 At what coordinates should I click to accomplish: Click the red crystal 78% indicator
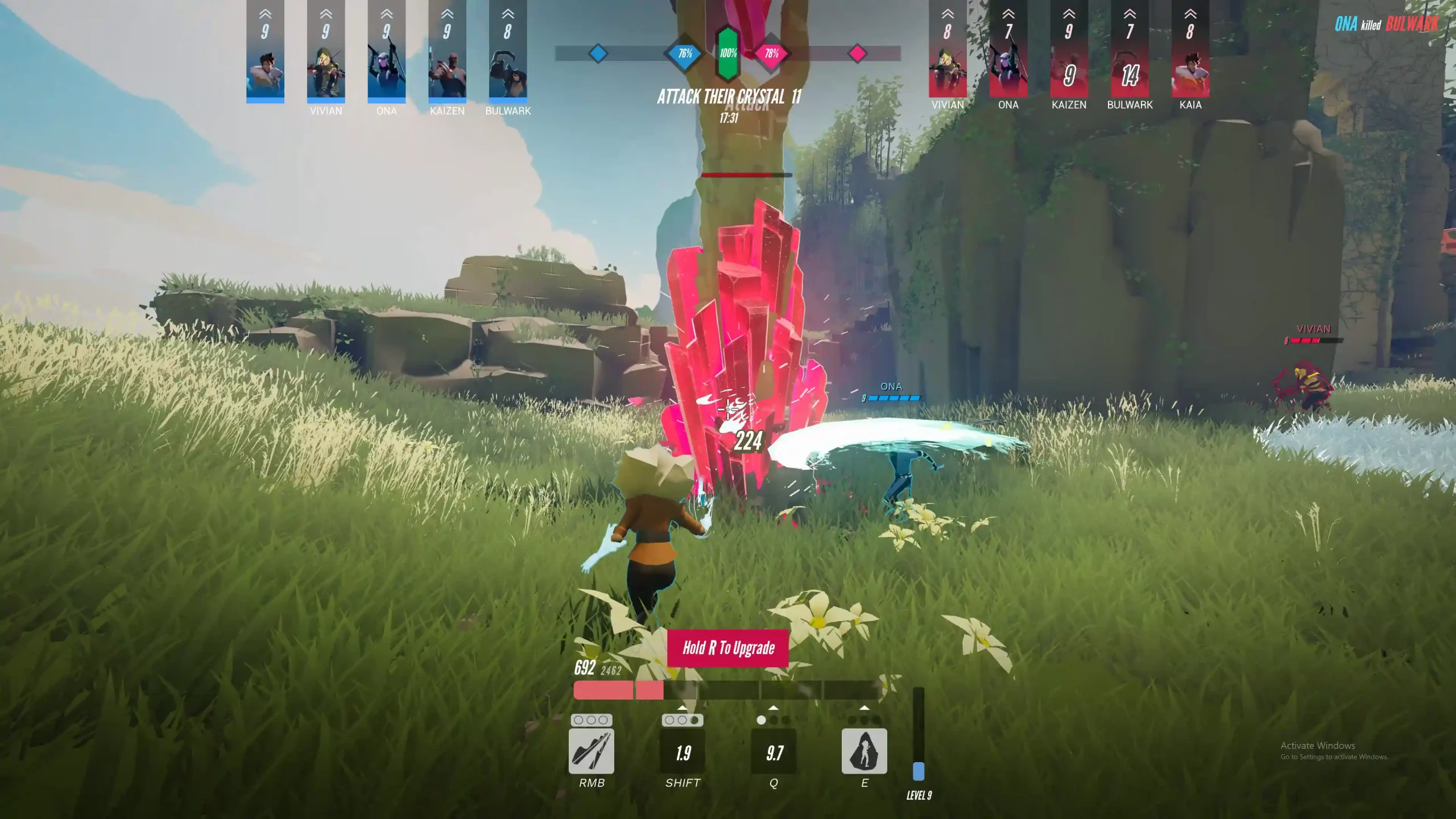(x=771, y=53)
